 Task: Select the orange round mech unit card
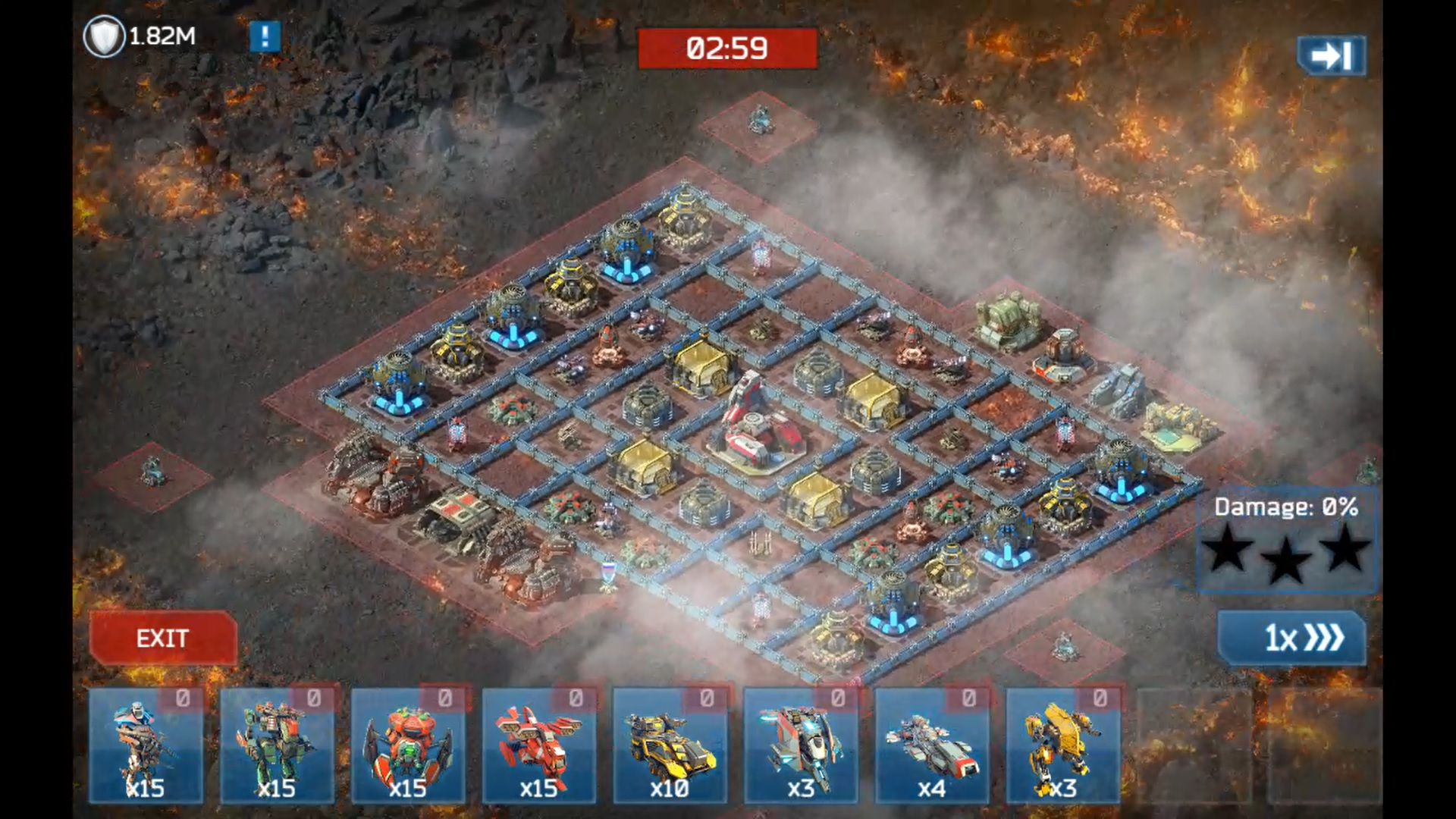tap(408, 746)
